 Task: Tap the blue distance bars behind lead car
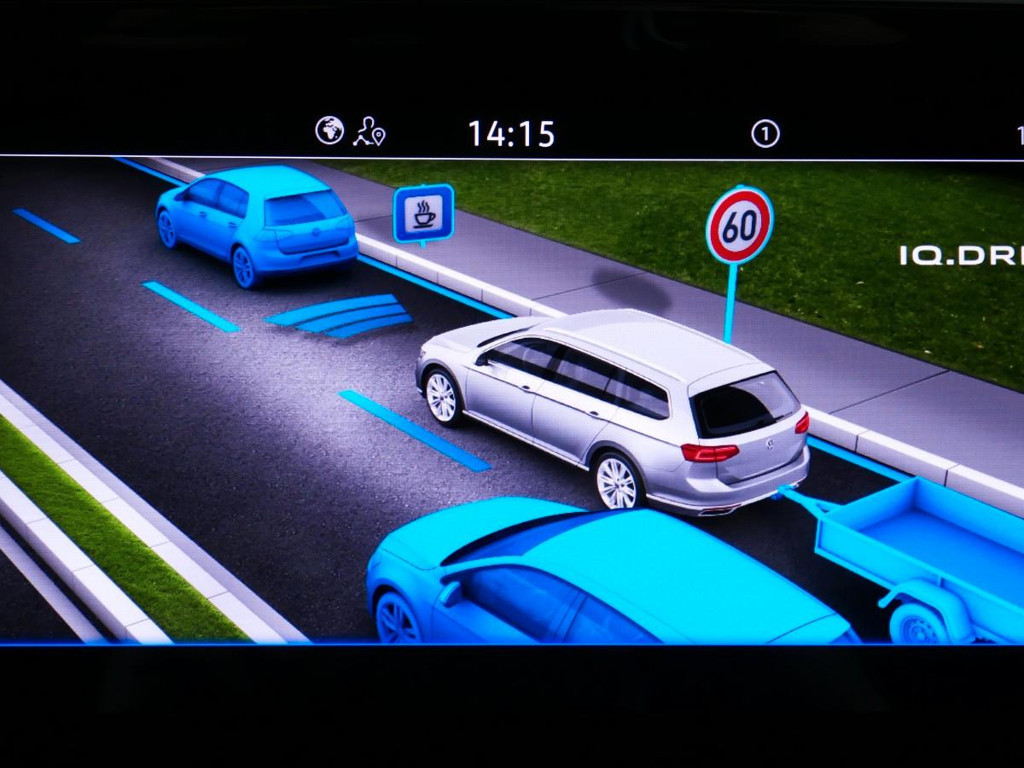[x=341, y=314]
